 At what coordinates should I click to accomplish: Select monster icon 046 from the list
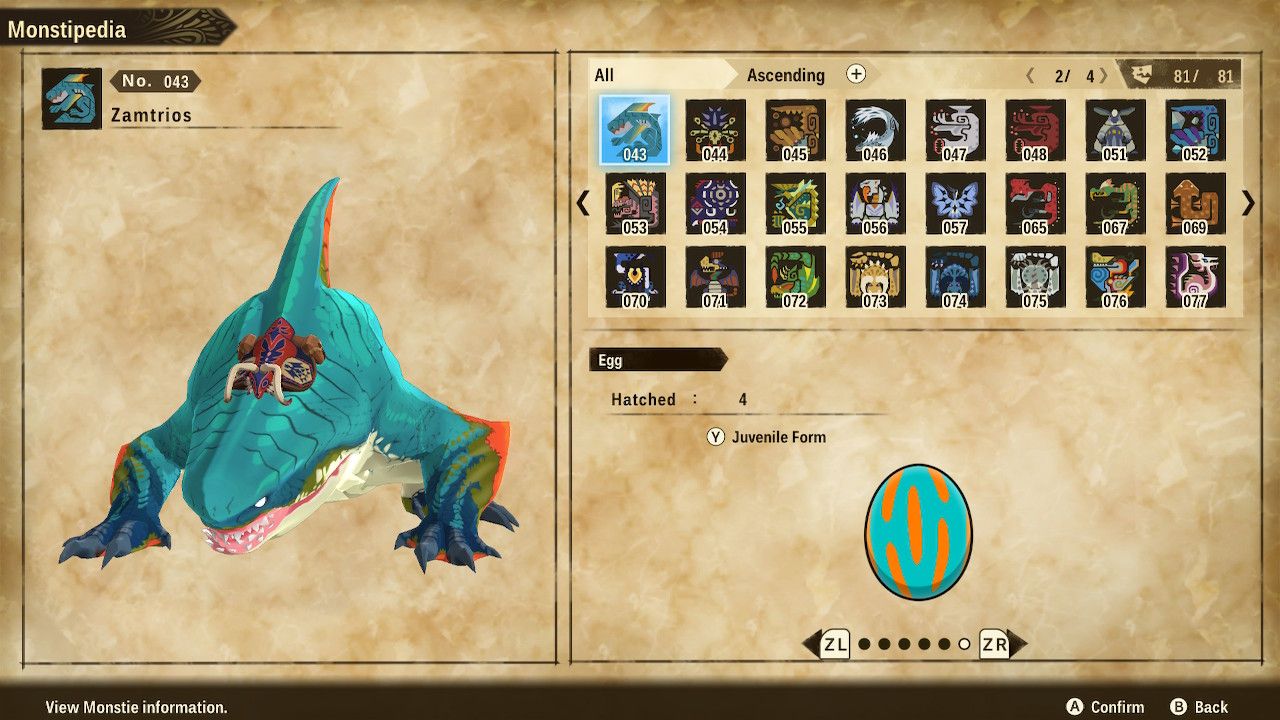pyautogui.click(x=876, y=130)
